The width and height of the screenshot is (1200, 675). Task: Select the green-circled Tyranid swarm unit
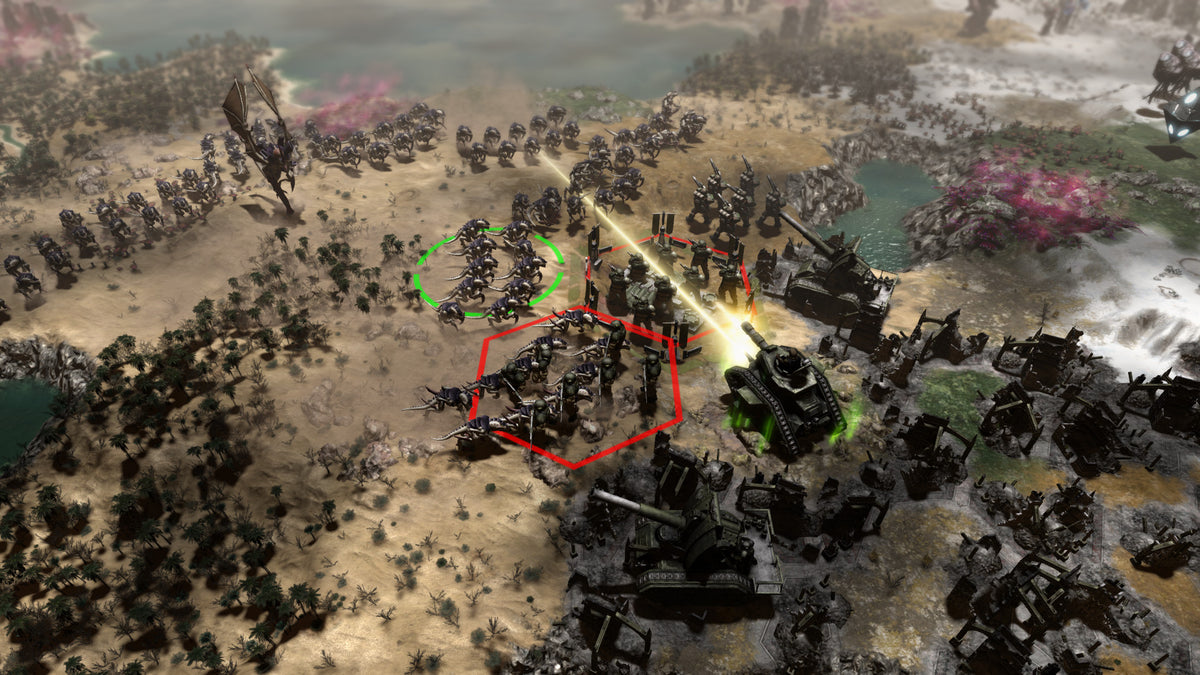488,275
